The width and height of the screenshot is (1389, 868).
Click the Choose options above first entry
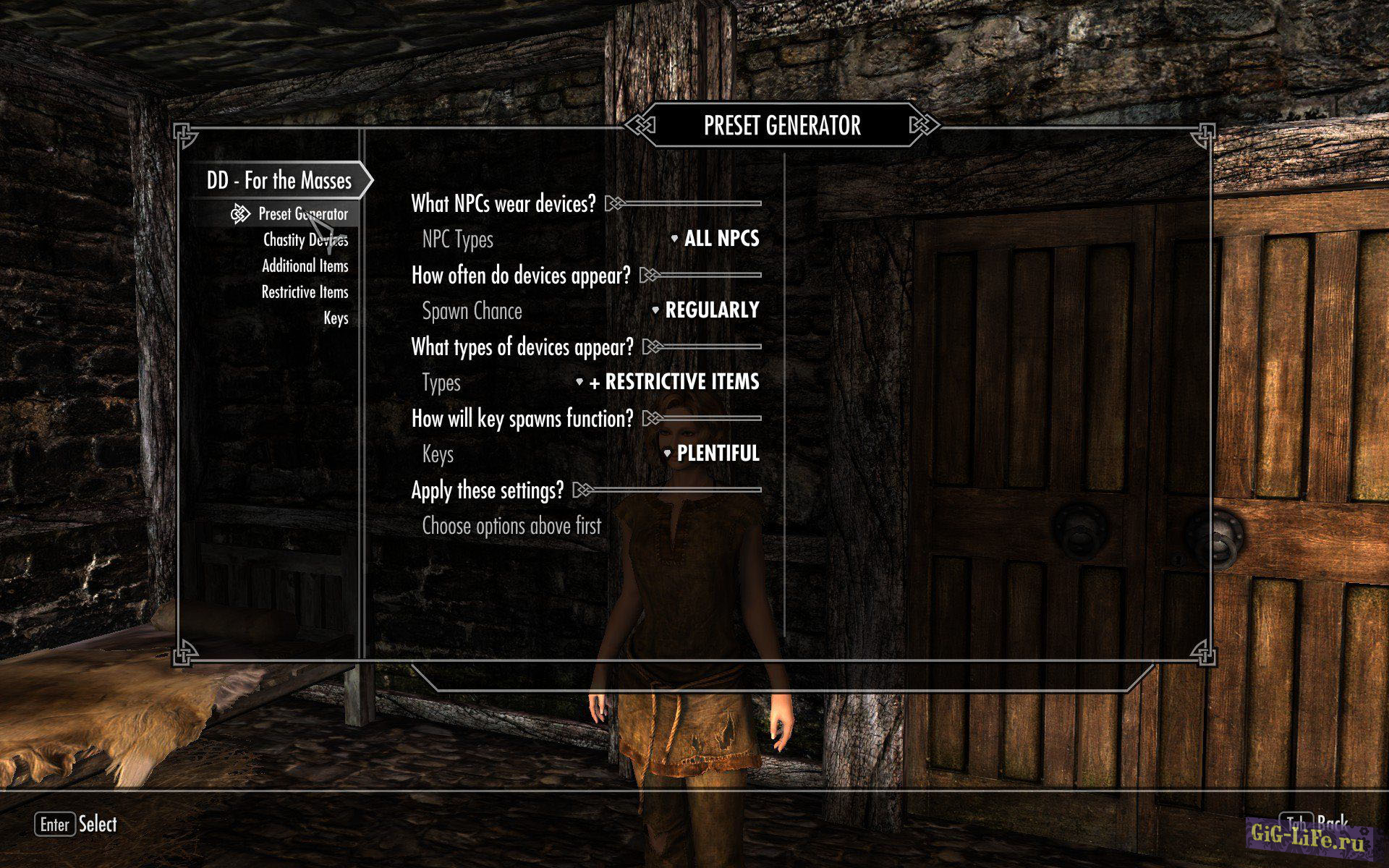511,526
